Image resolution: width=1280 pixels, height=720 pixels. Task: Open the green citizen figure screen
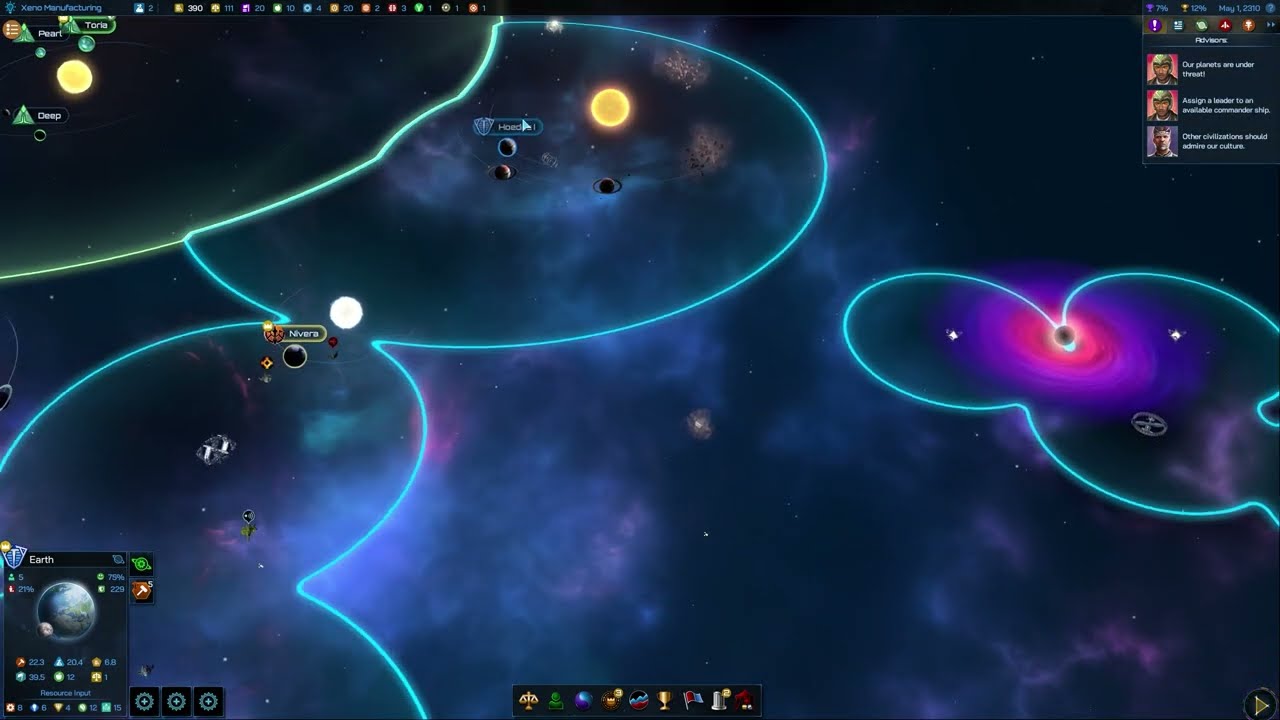[x=555, y=700]
